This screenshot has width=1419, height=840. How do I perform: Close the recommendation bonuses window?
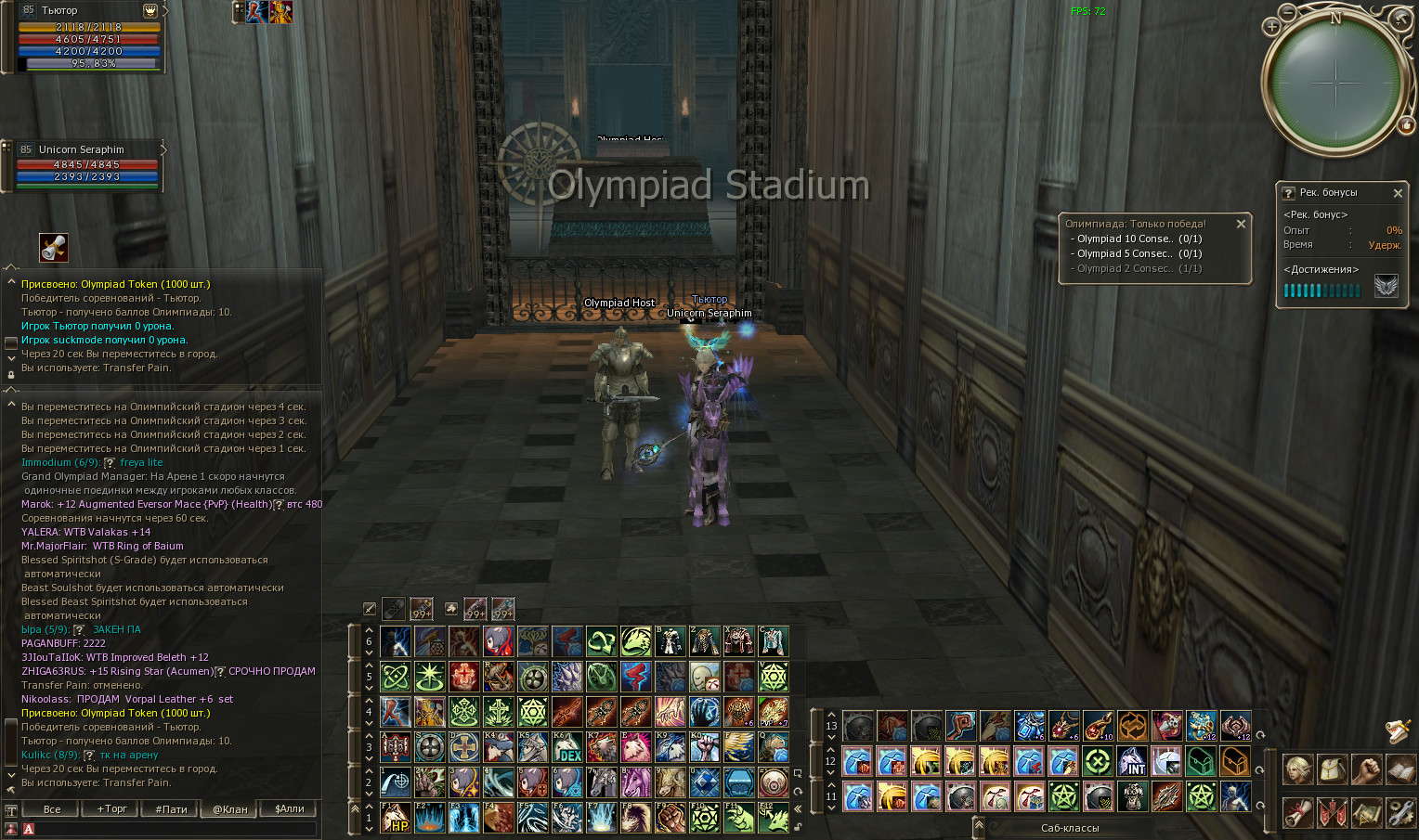[x=1398, y=193]
